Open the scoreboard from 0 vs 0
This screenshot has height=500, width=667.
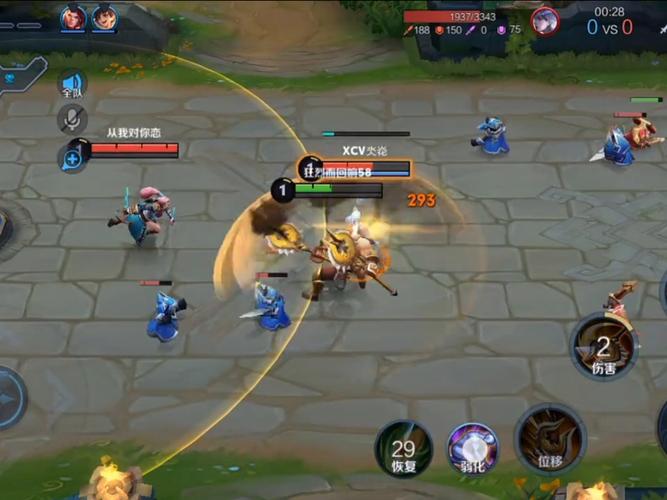point(609,27)
